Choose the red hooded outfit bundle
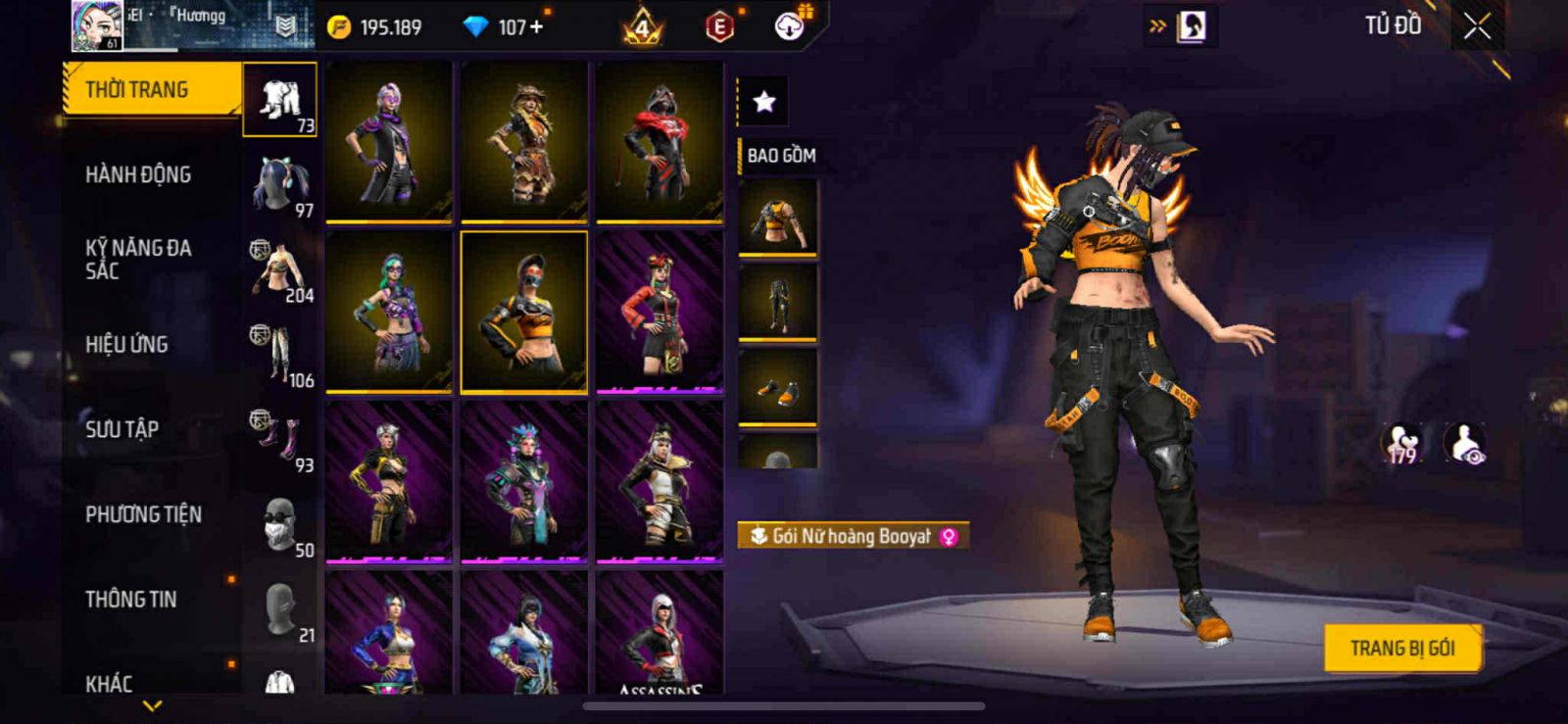The width and height of the screenshot is (1568, 724). [660, 140]
